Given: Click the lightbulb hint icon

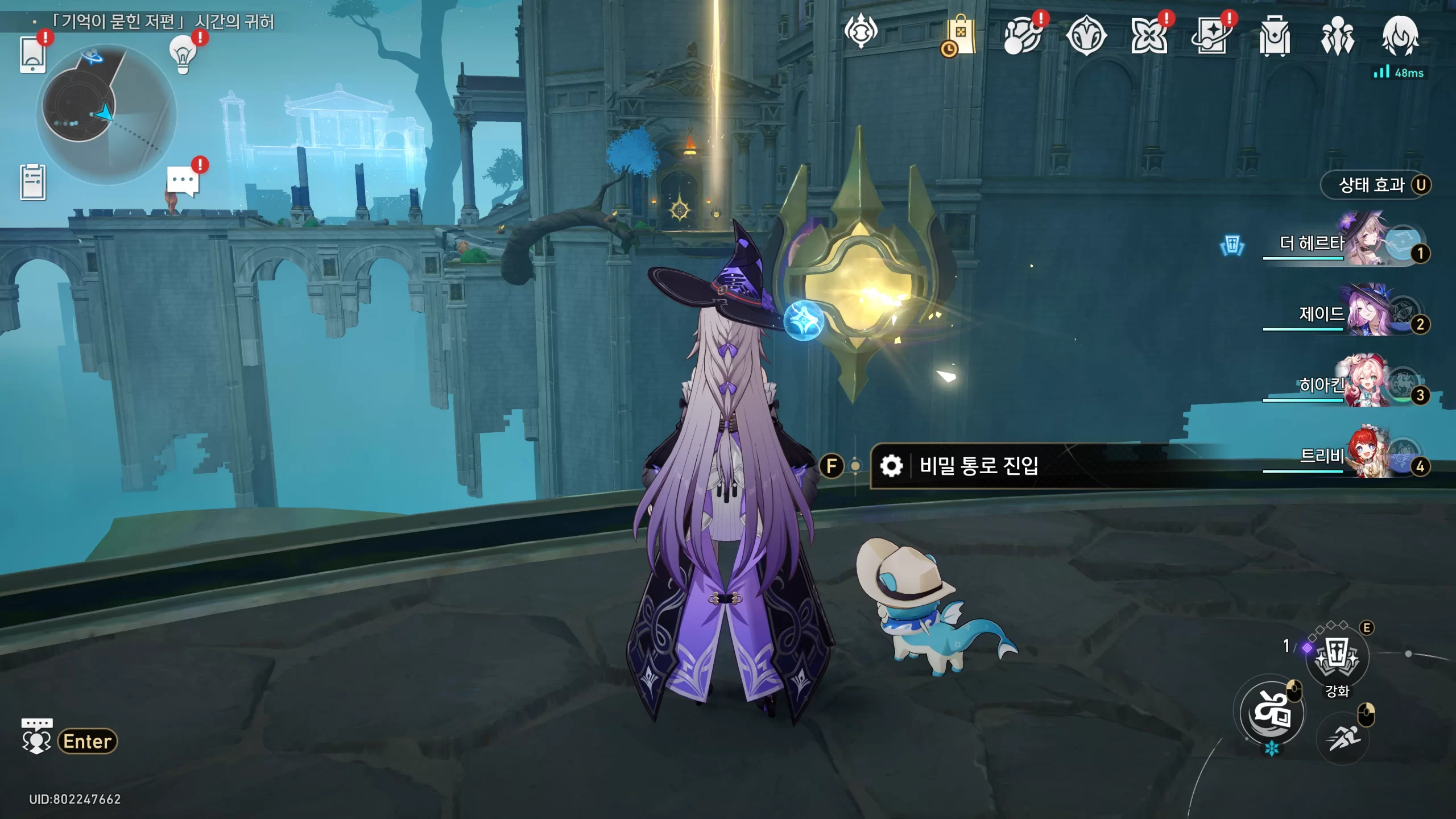Looking at the screenshot, I should 183,55.
